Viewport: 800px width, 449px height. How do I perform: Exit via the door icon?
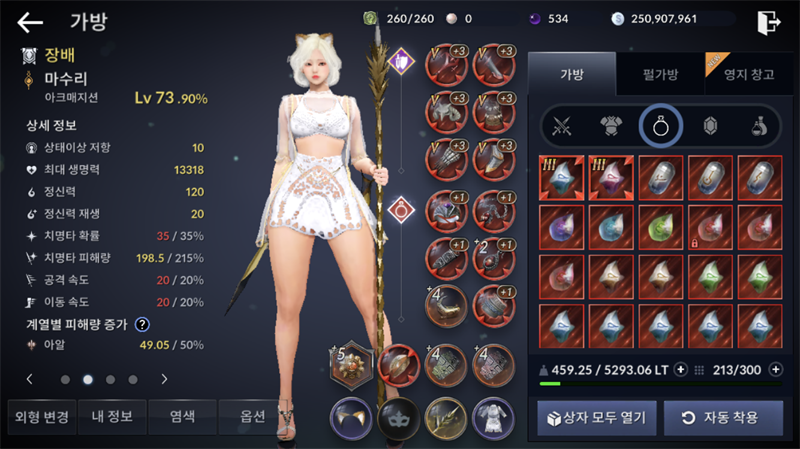768,21
